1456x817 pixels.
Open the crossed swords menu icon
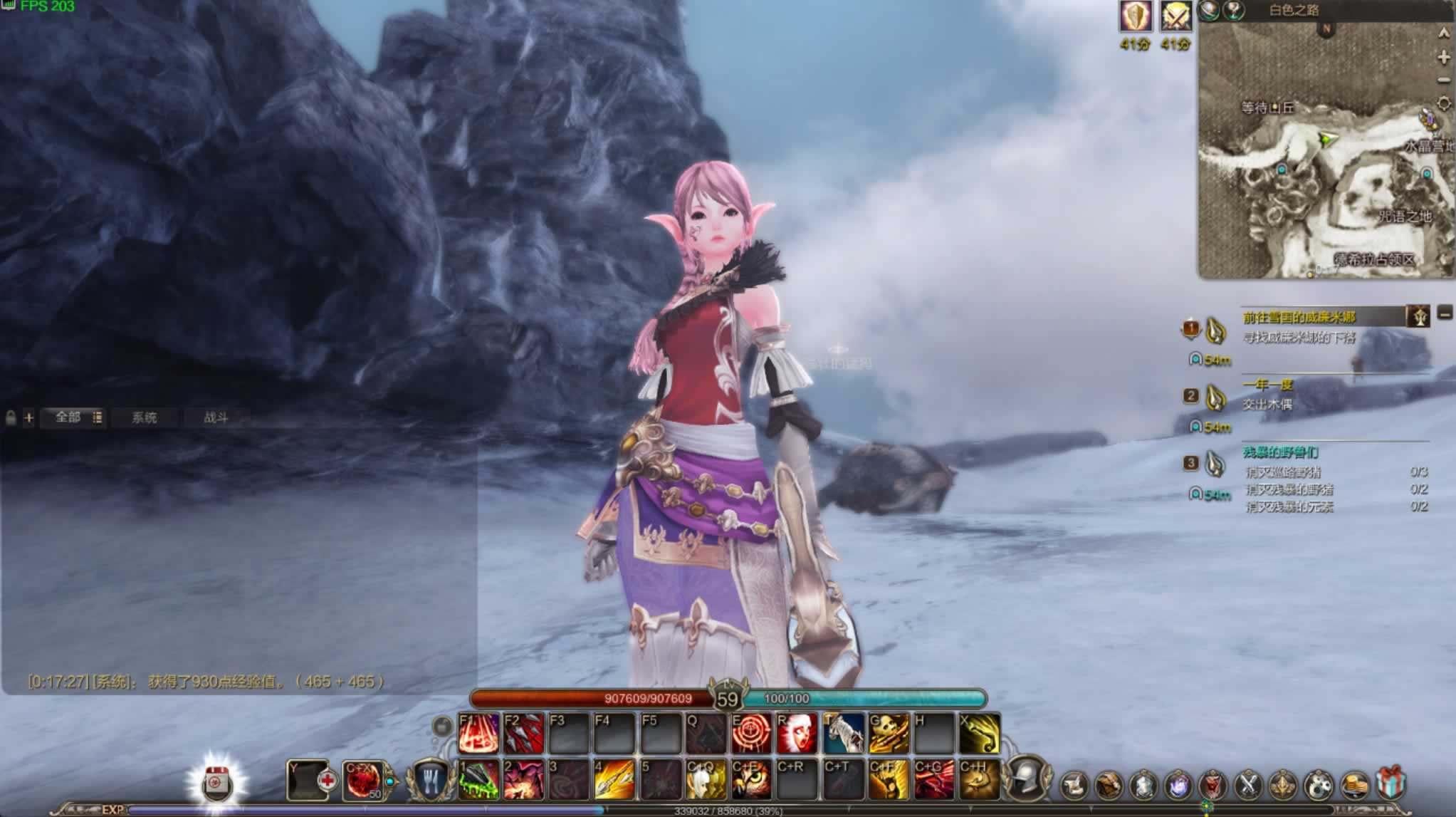pyautogui.click(x=1248, y=784)
